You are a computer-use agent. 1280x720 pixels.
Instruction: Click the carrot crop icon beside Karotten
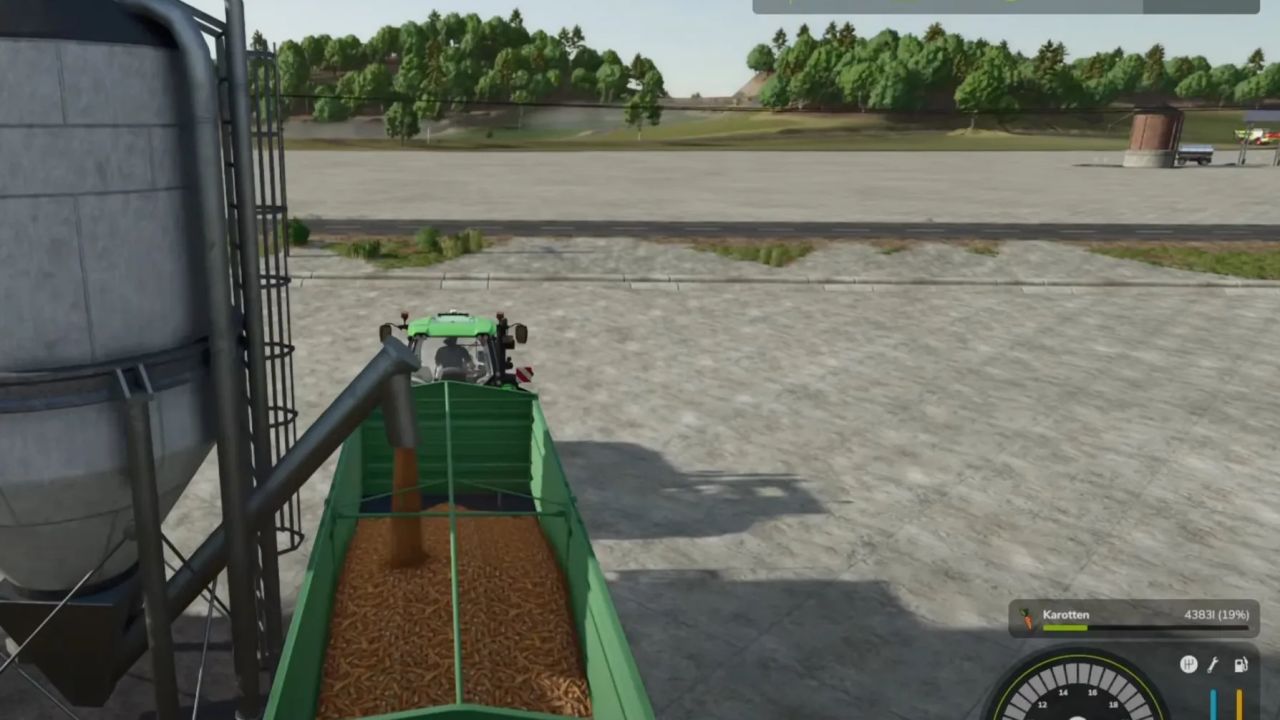1027,619
